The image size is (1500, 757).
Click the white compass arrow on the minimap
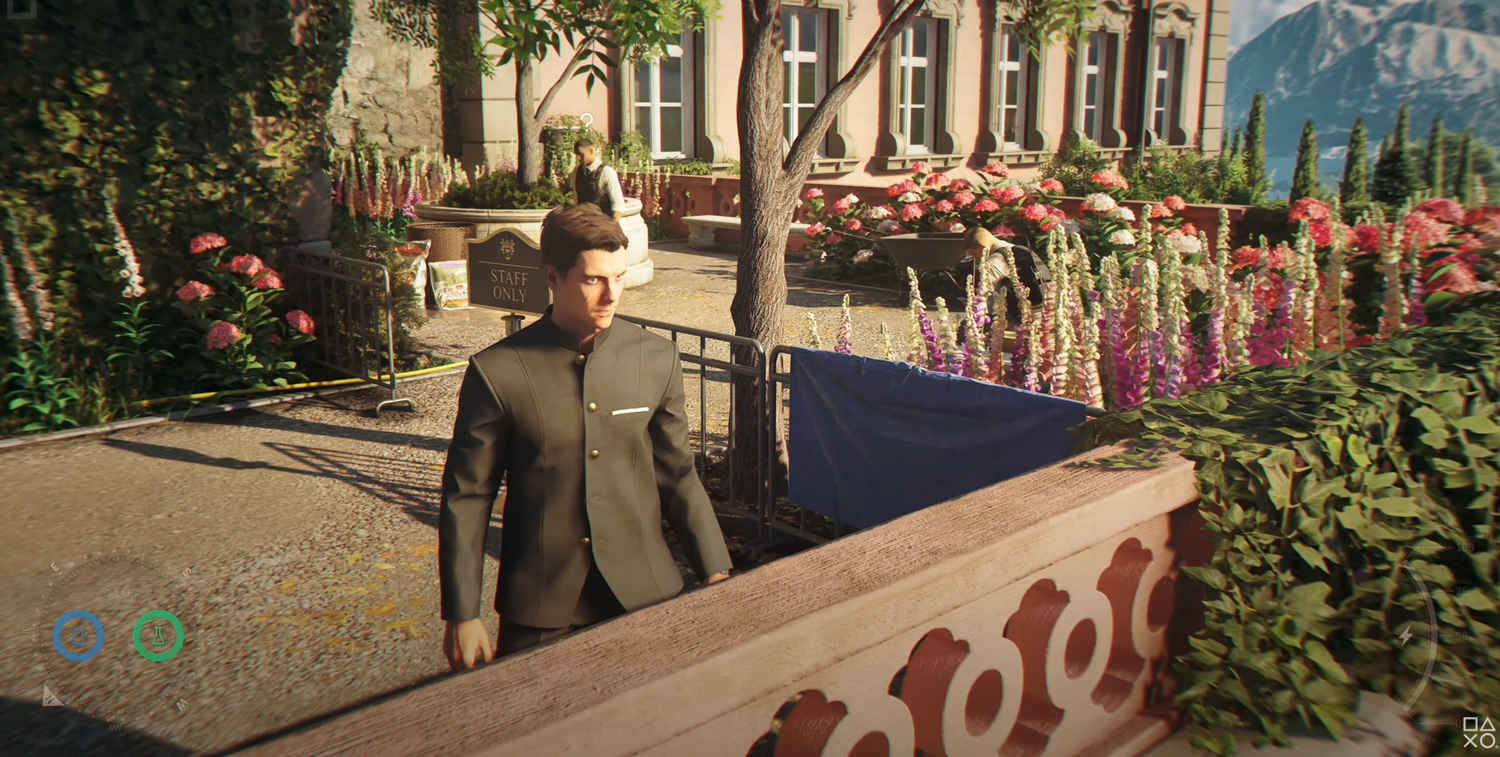click(52, 697)
